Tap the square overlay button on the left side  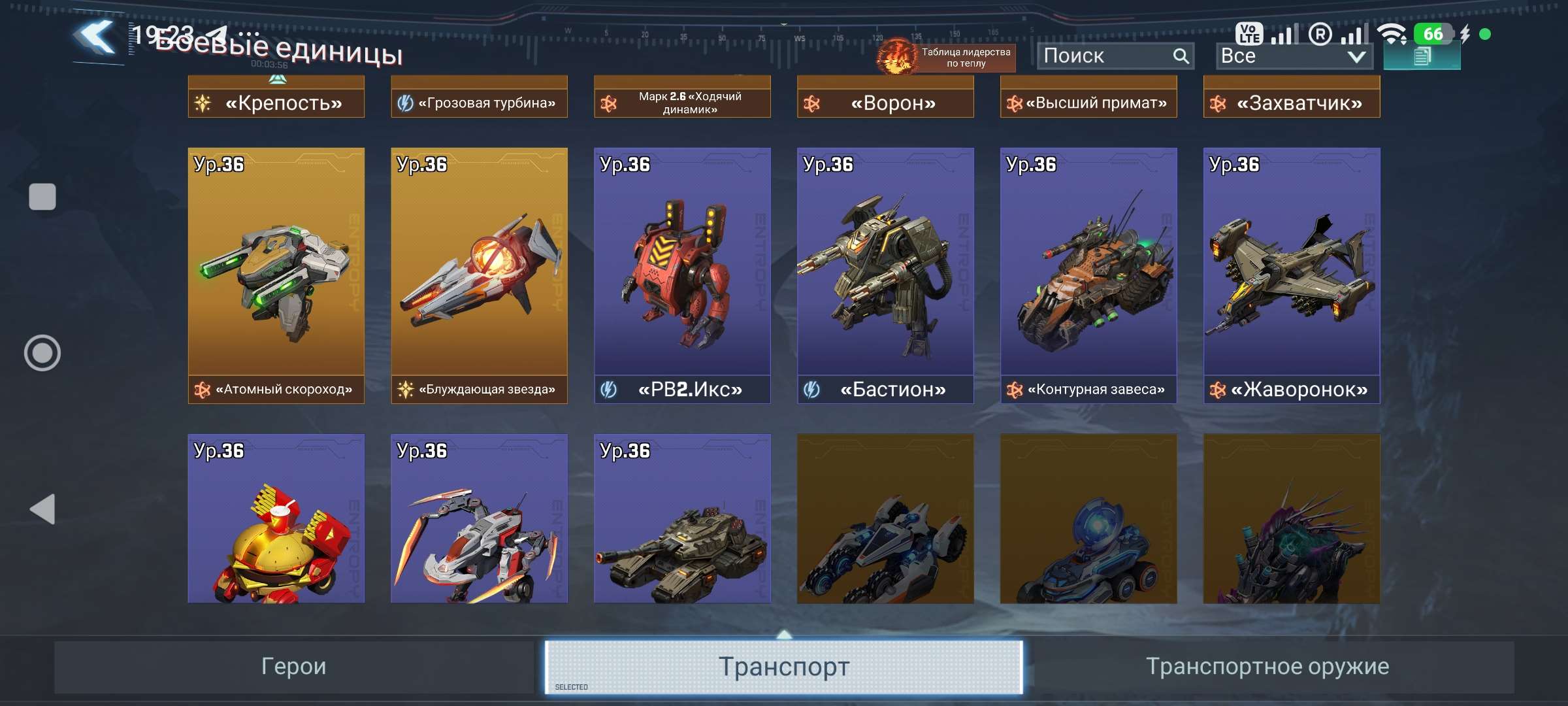[42, 195]
